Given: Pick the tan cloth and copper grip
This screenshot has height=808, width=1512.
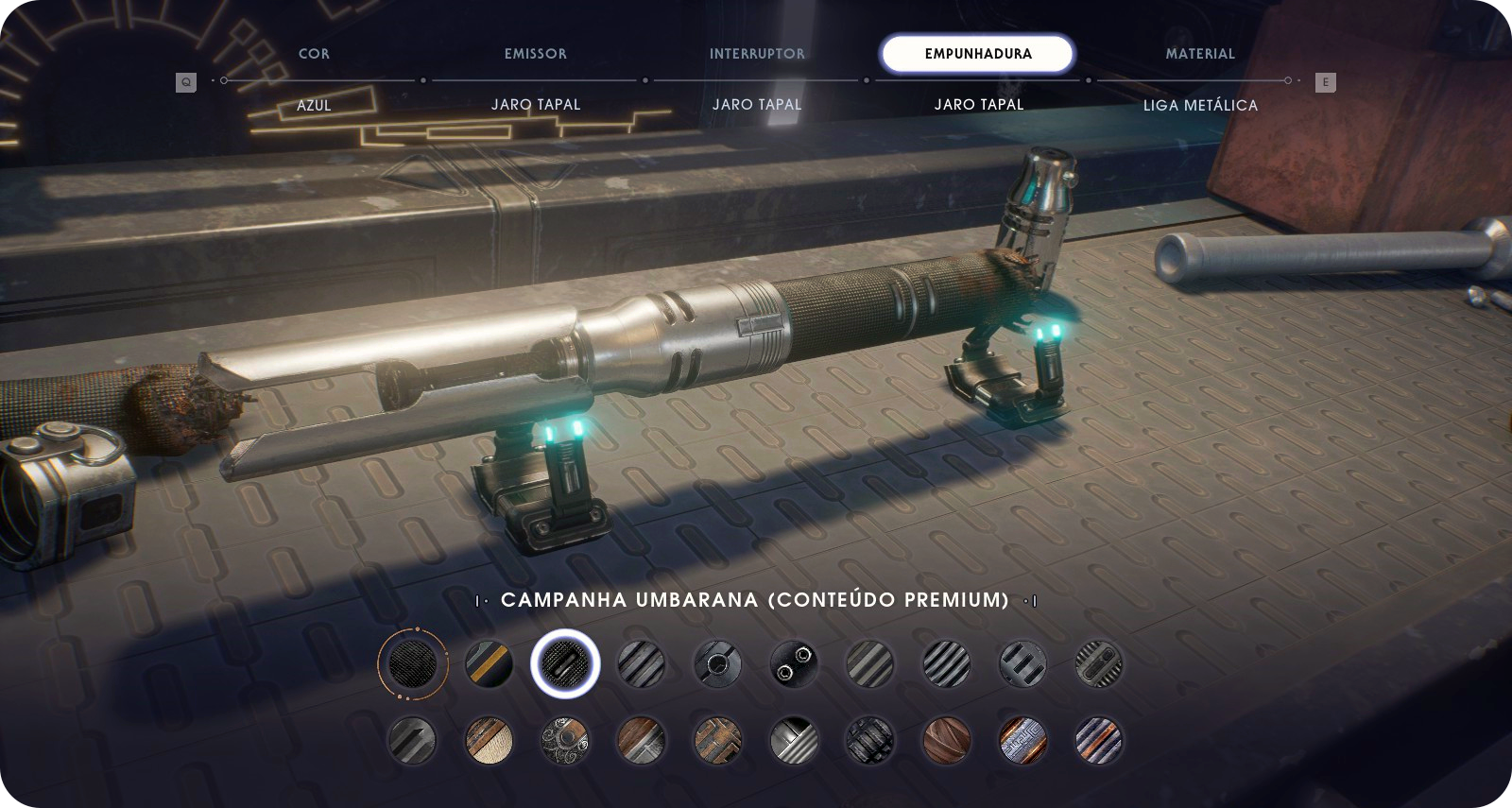Looking at the screenshot, I should click(x=490, y=740).
